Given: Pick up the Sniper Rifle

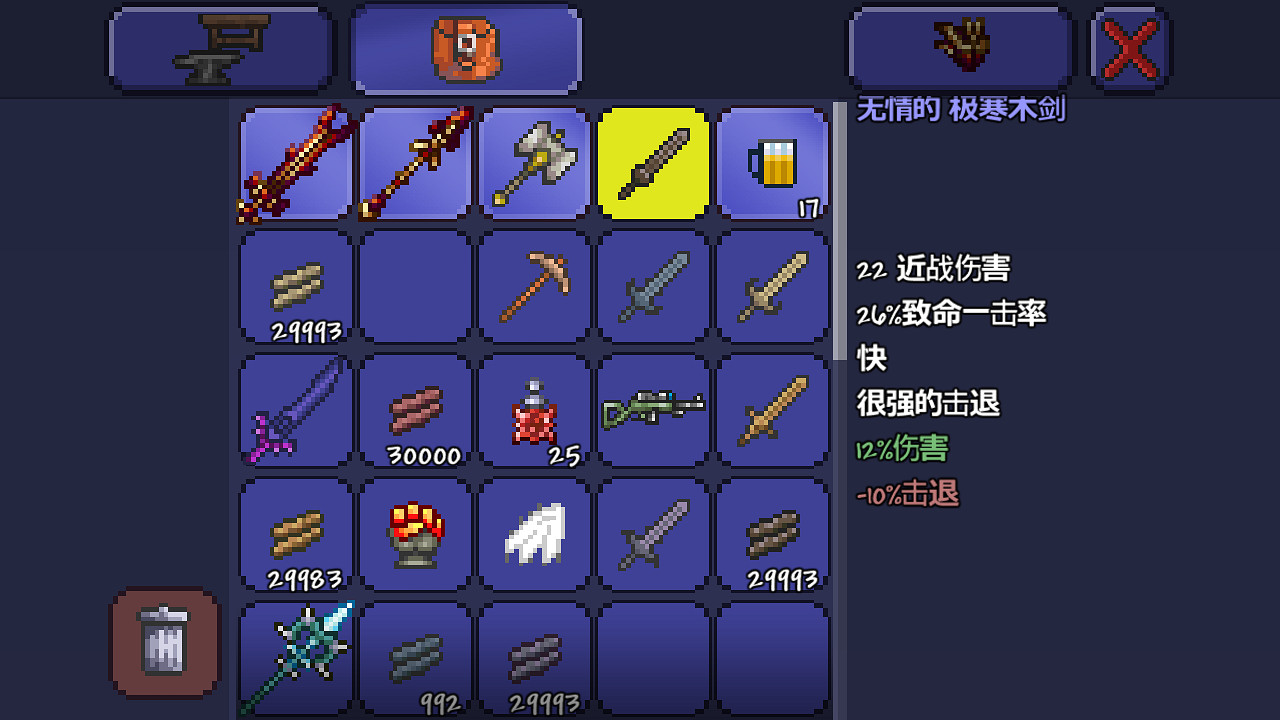Looking at the screenshot, I should pos(653,410).
